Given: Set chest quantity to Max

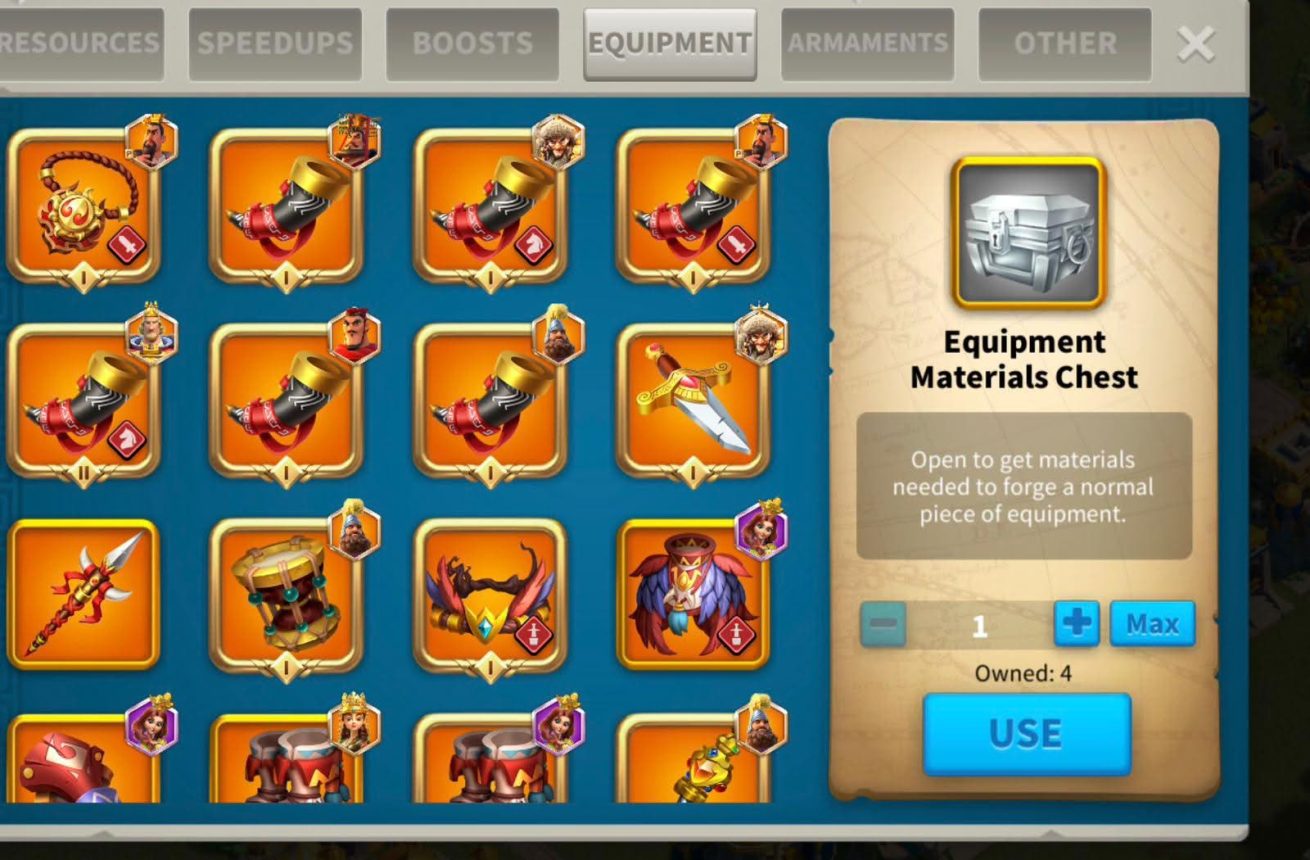Looking at the screenshot, I should coord(1152,624).
